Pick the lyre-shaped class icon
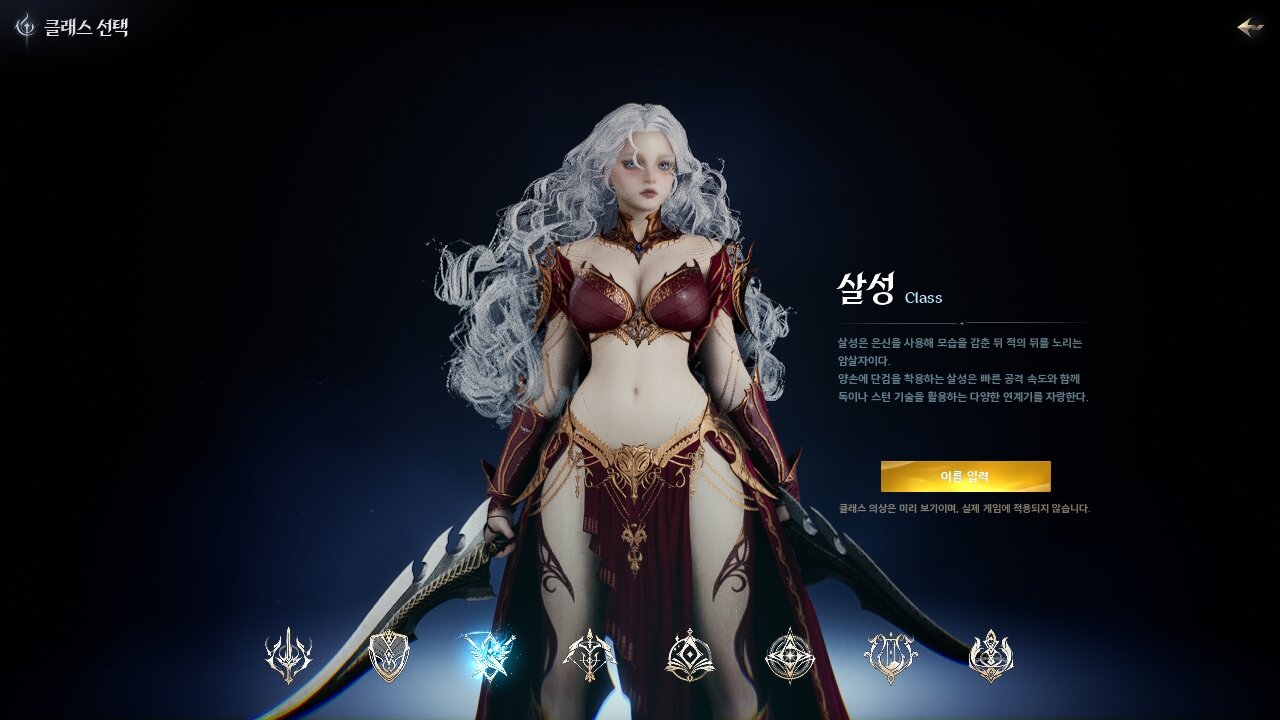1280x720 pixels. click(890, 656)
